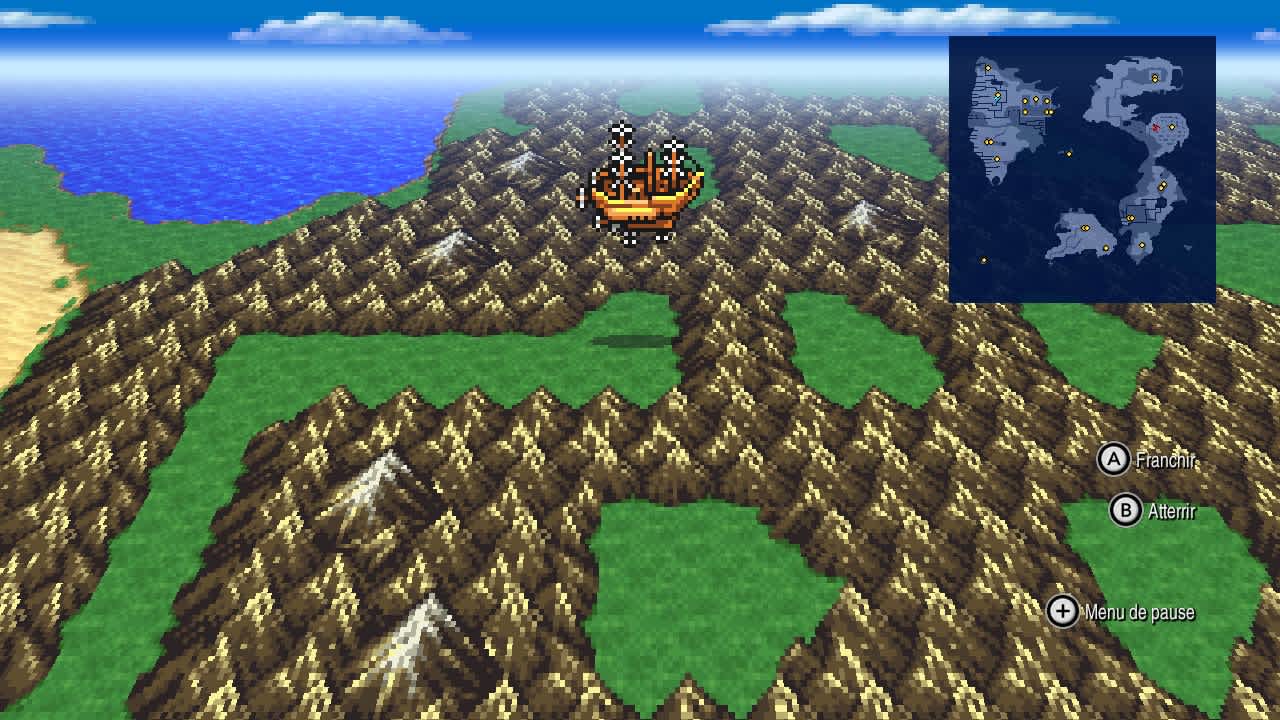
Task: Click the yellow marker at the minimap's top-left landmass
Action: click(988, 67)
